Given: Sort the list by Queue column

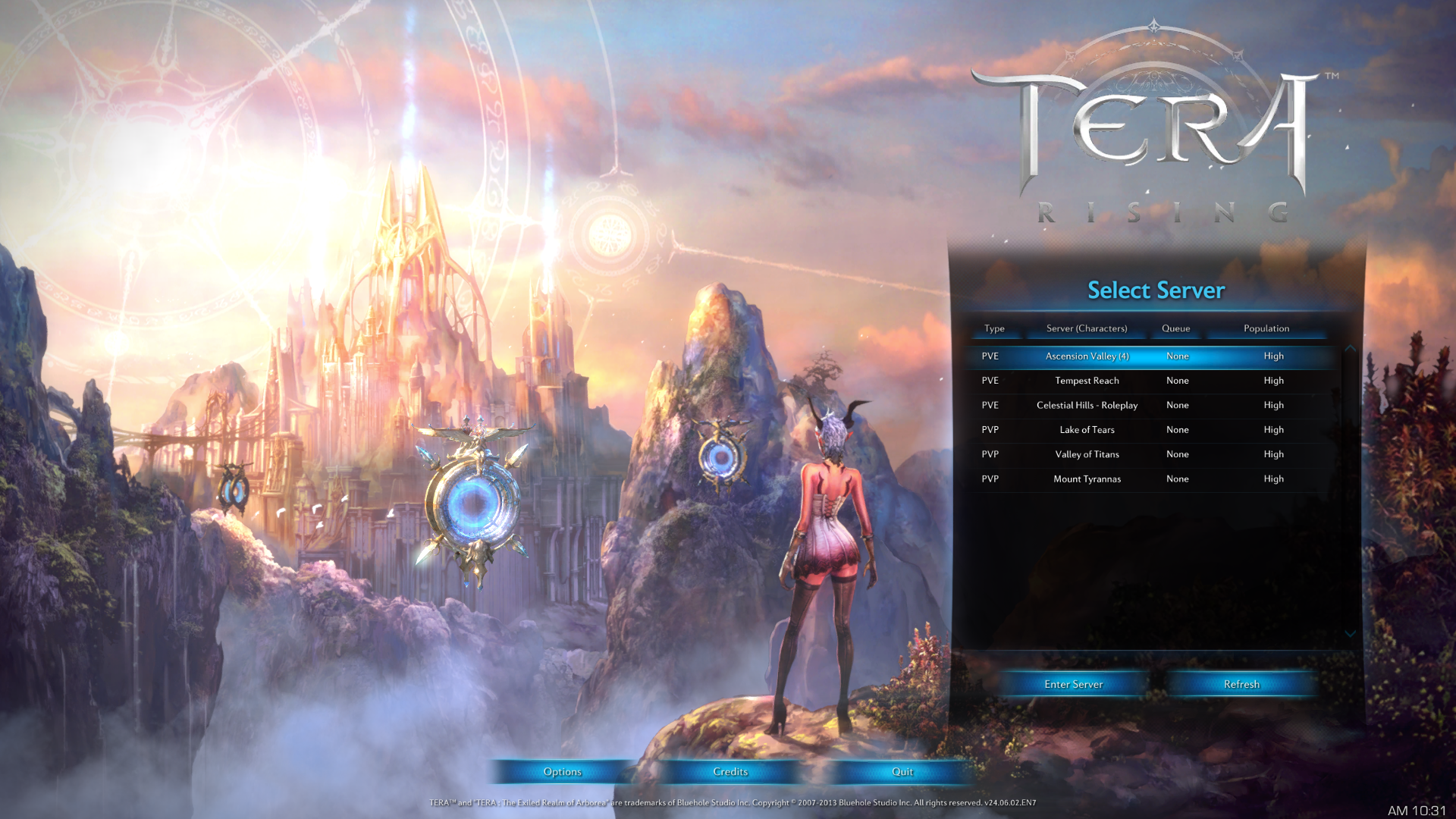Looking at the screenshot, I should click(x=1175, y=328).
